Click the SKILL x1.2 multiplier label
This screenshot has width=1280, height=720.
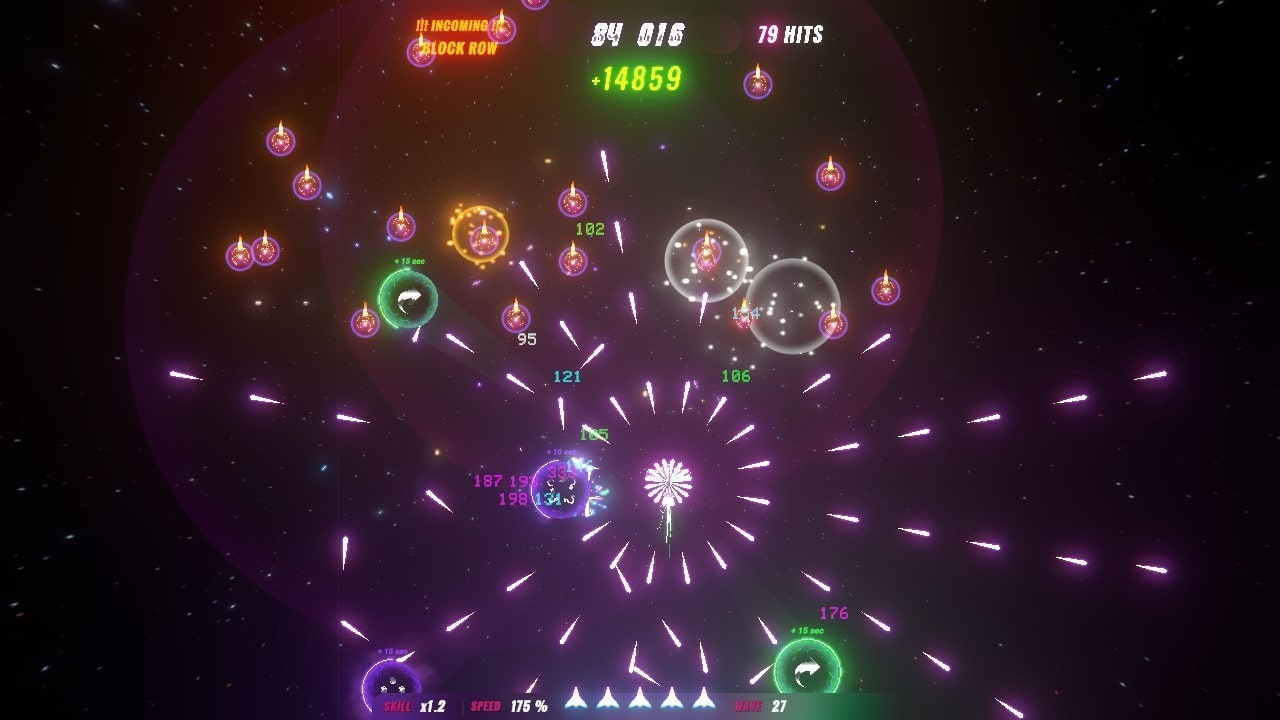(x=413, y=703)
